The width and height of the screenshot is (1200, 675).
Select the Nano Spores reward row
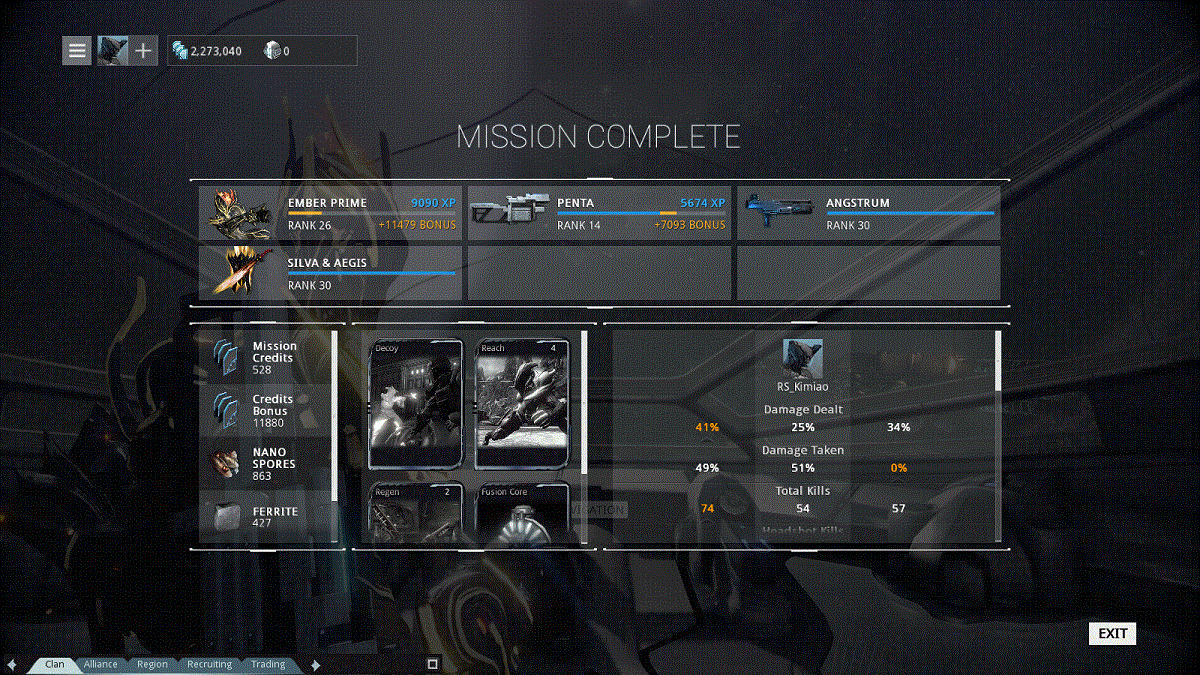click(267, 464)
